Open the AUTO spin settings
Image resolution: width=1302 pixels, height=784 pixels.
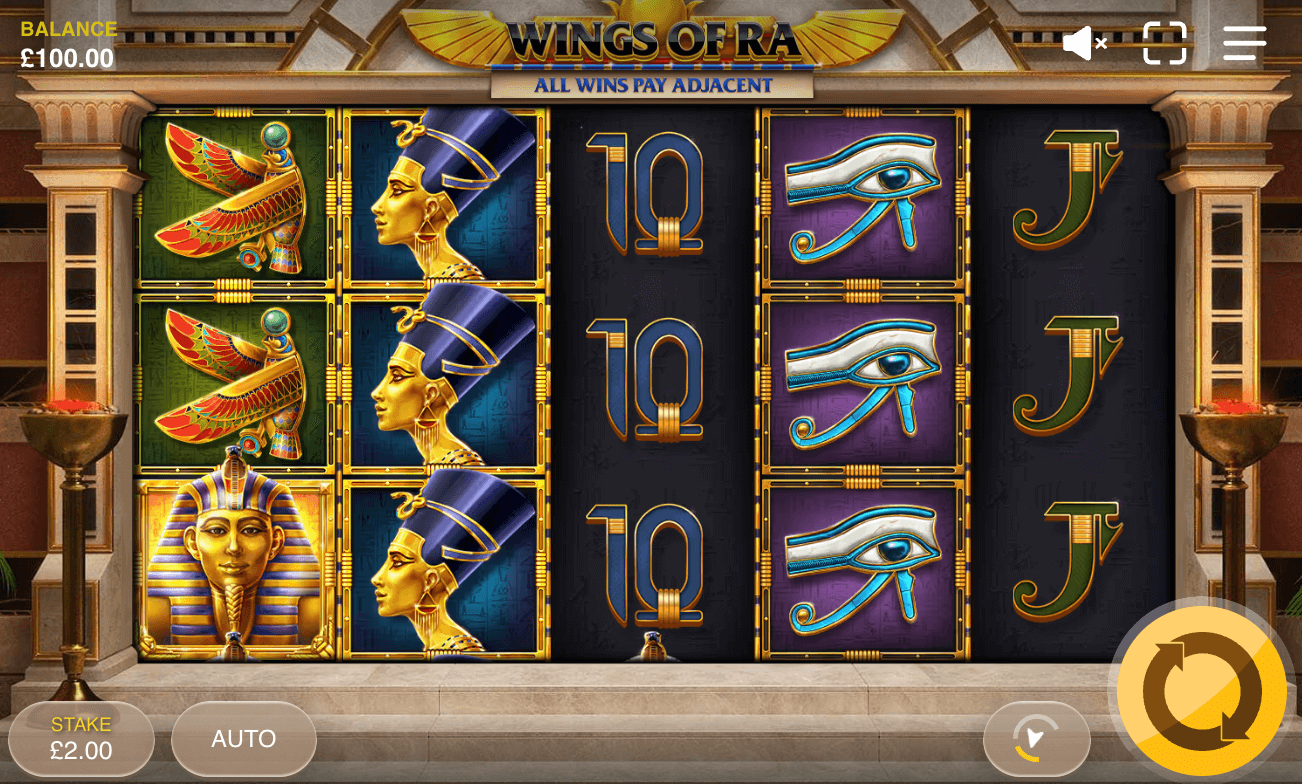[x=243, y=738]
